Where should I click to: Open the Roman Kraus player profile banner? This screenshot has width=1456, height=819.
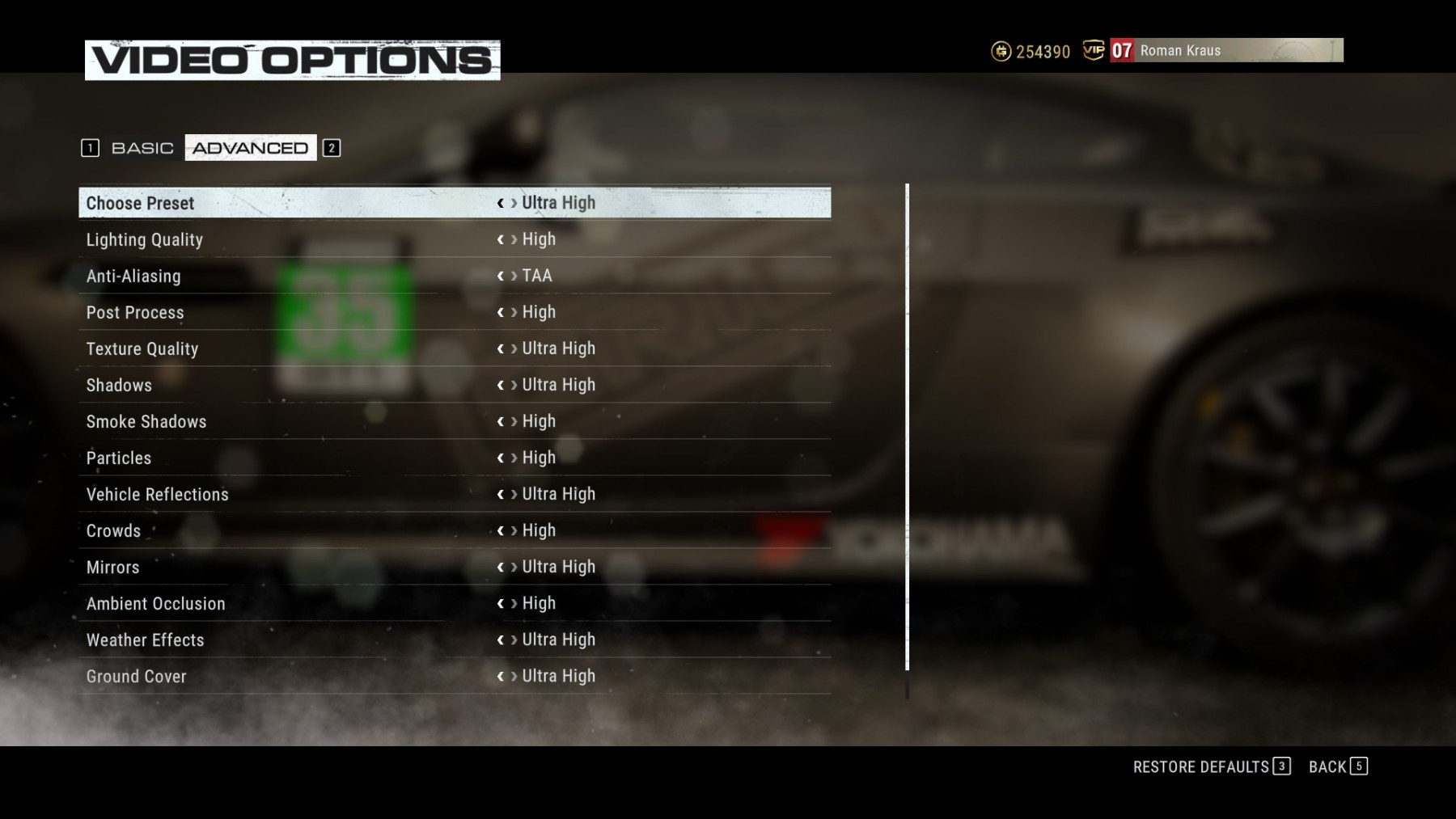[1225, 50]
